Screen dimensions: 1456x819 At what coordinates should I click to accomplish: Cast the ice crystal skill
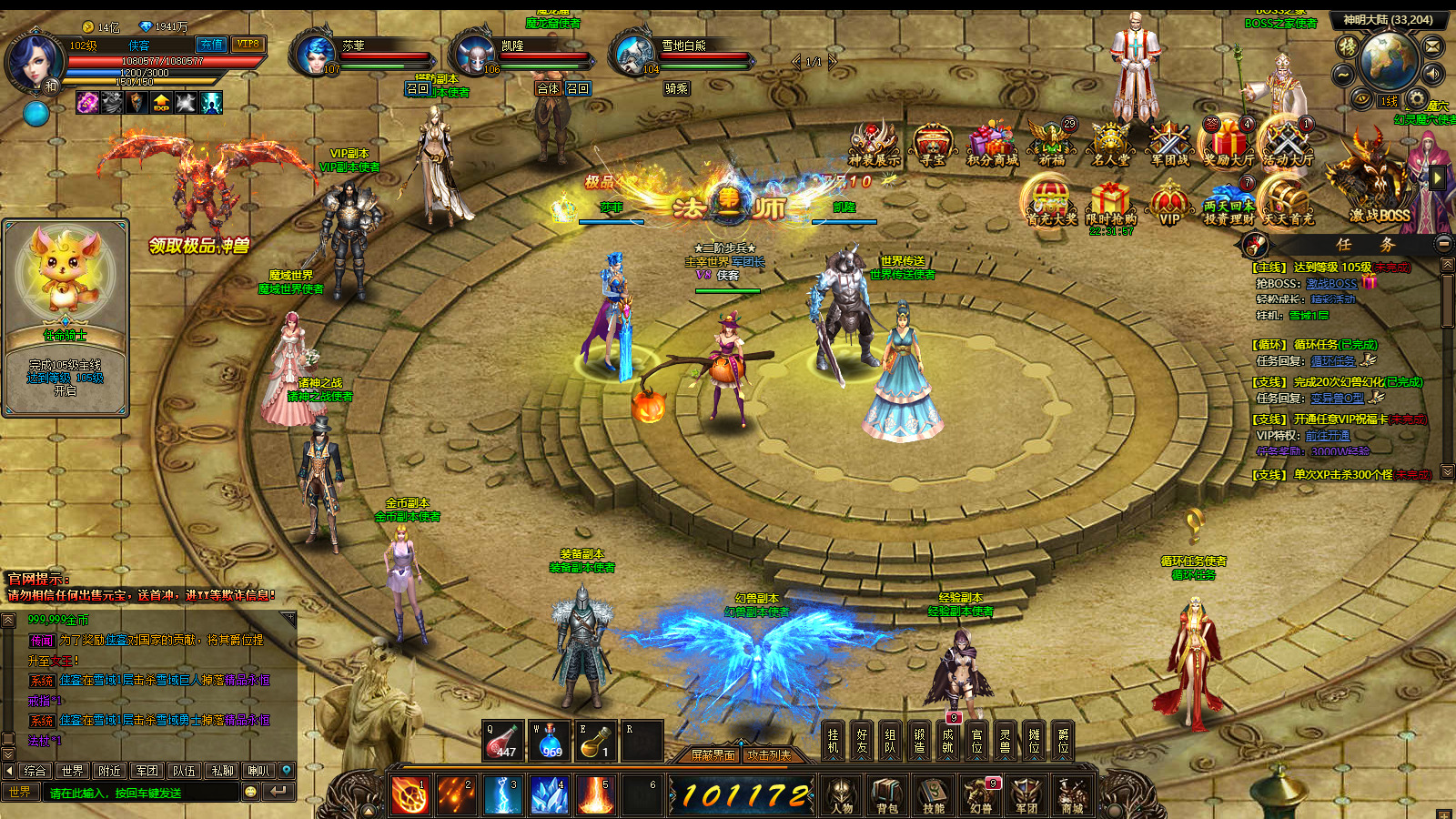549,794
